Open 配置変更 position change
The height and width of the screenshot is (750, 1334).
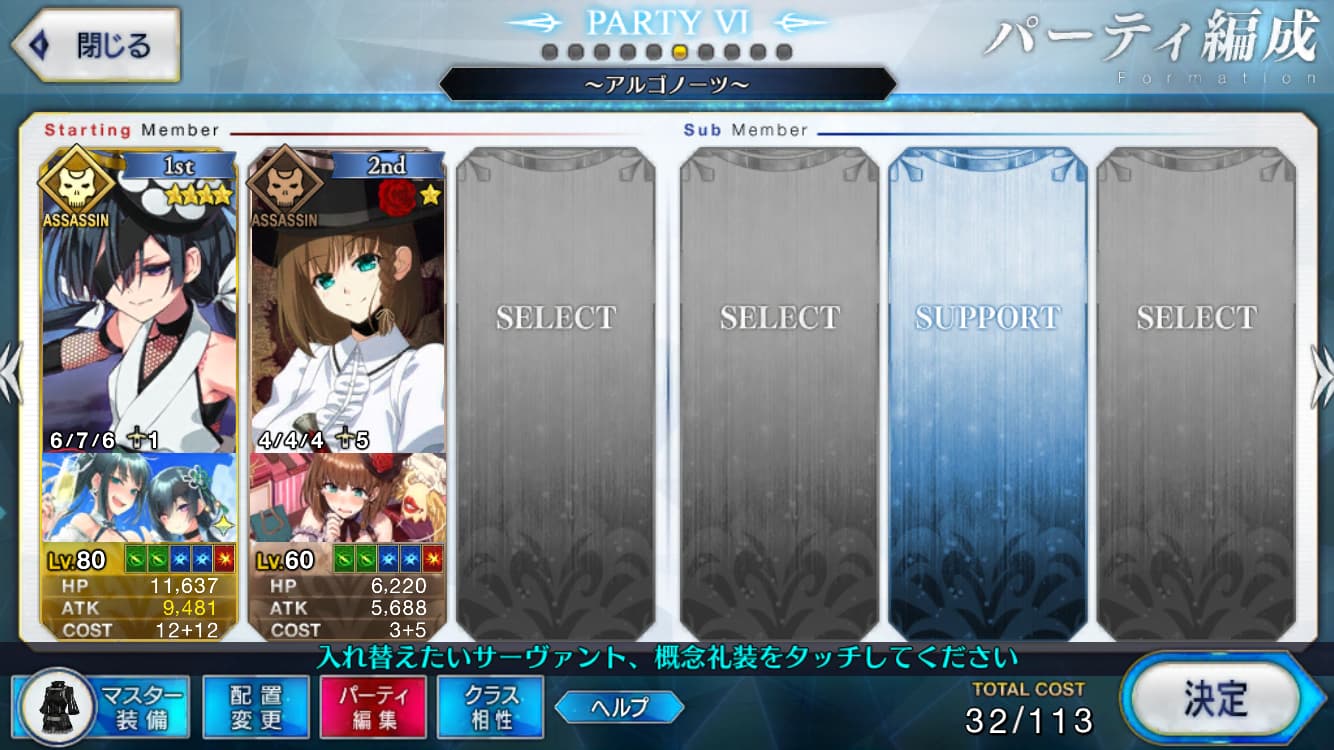[255, 707]
